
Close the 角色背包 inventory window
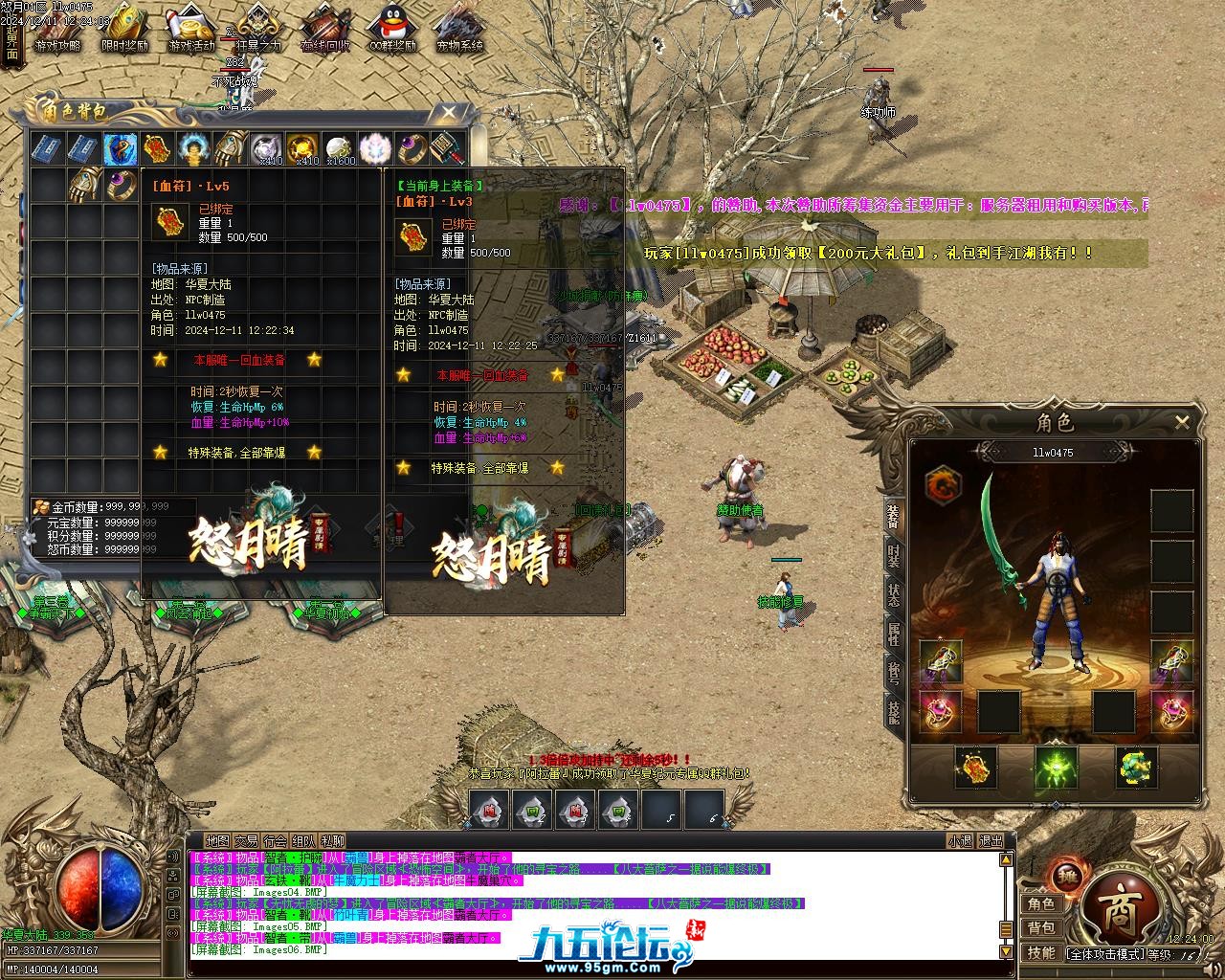448,113
